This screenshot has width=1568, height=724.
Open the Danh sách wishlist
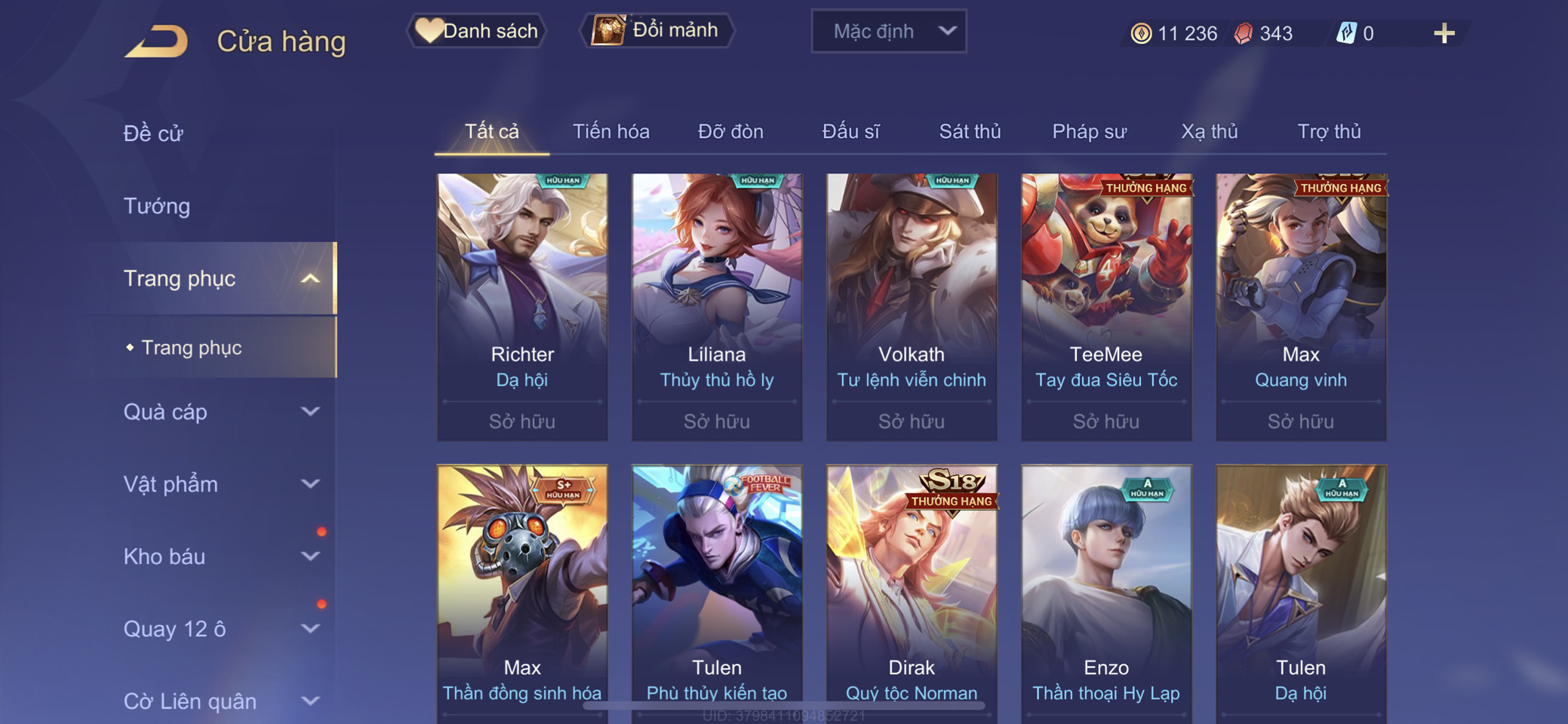point(477,31)
